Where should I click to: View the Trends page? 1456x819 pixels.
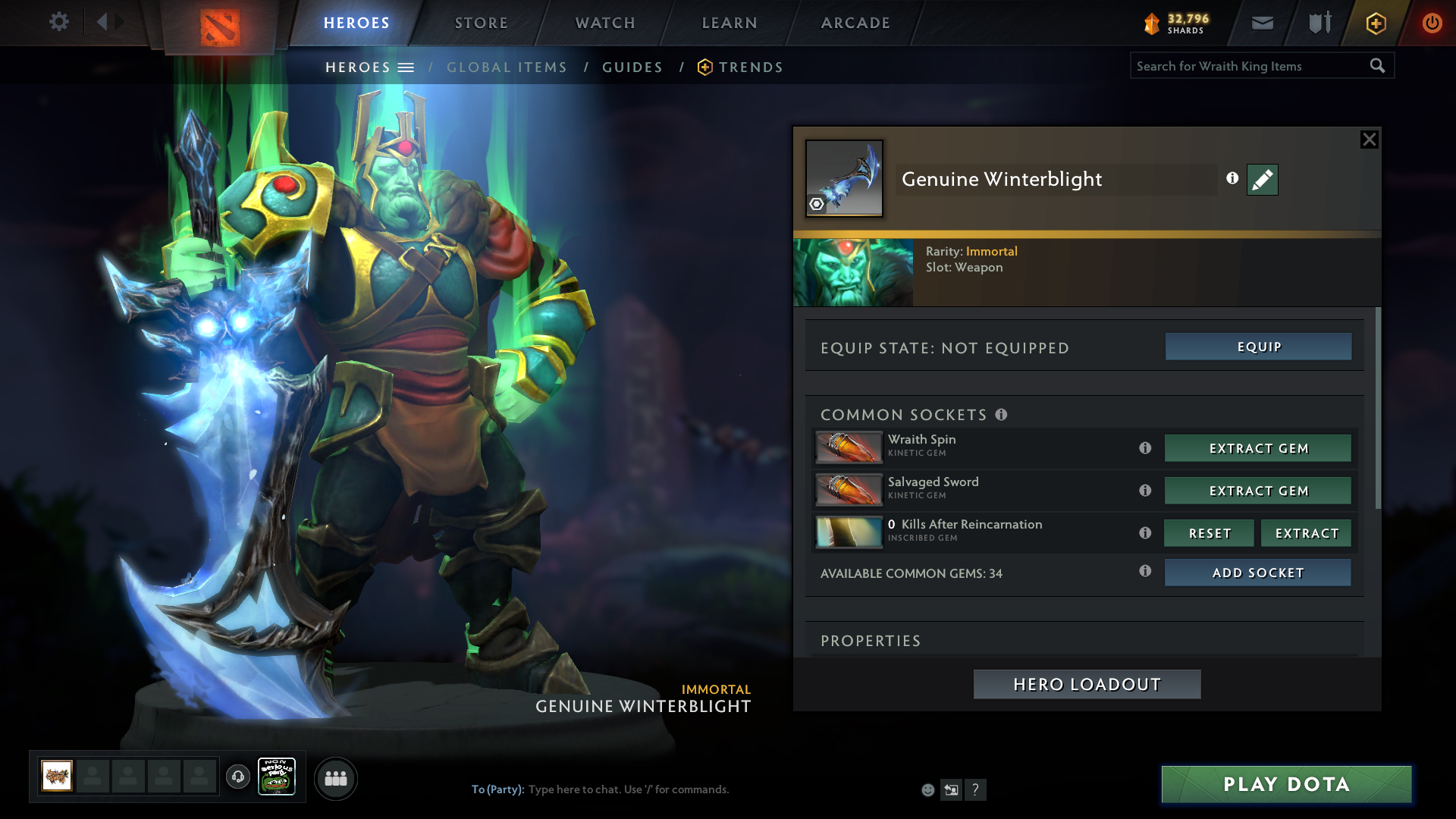pyautogui.click(x=750, y=67)
